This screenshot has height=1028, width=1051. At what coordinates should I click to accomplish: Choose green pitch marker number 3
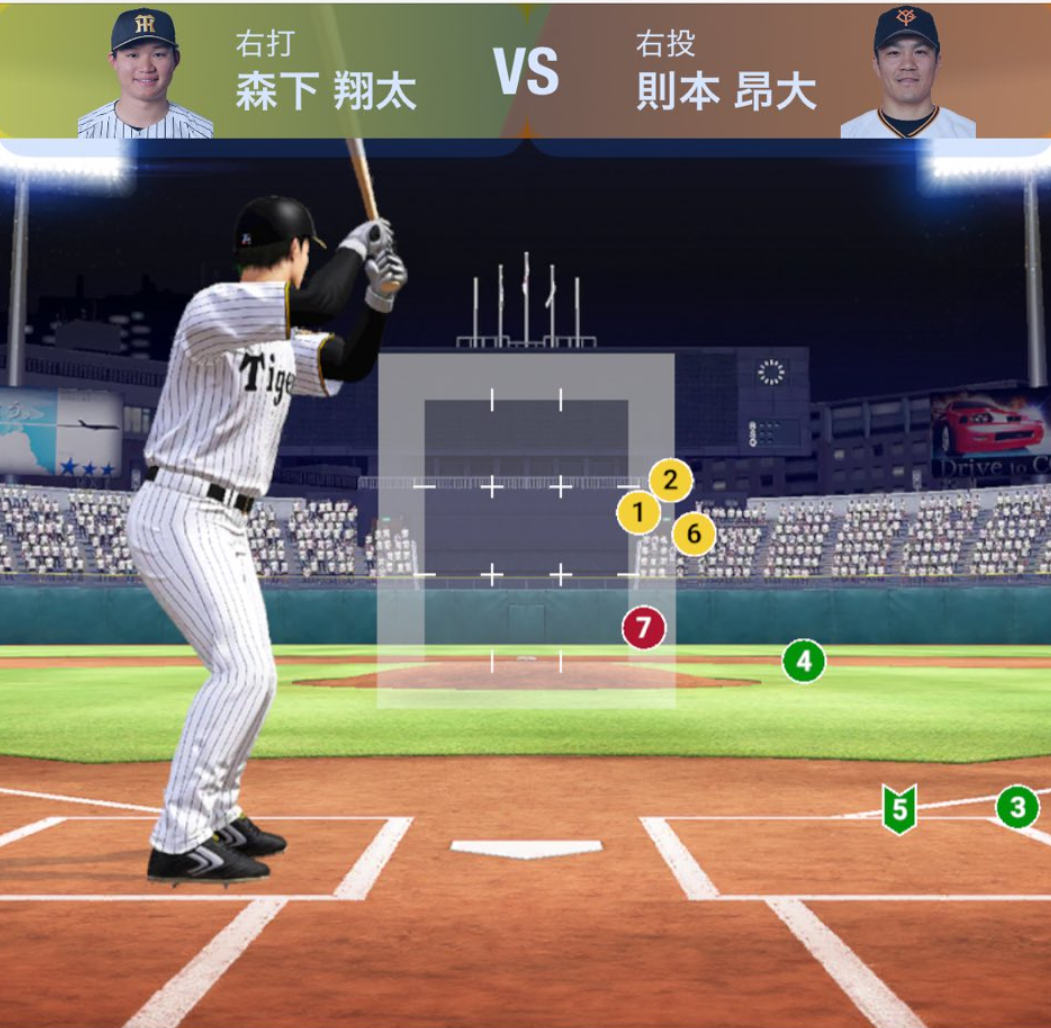[1017, 806]
